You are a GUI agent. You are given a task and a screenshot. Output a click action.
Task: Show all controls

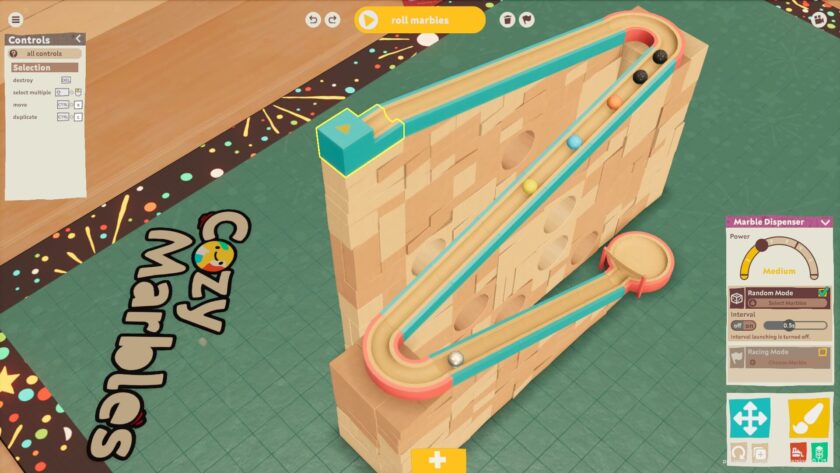(x=43, y=53)
